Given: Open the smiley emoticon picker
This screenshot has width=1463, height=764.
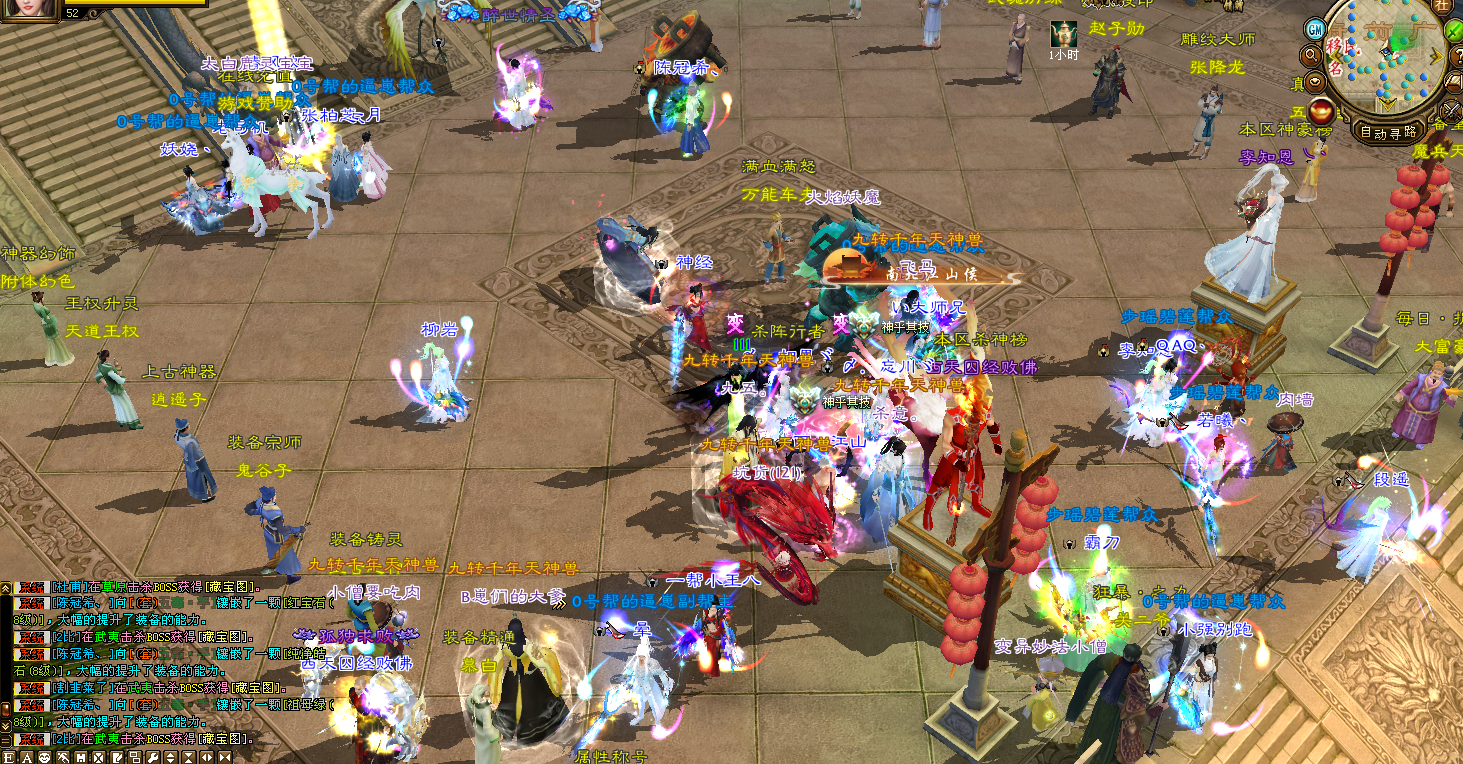Looking at the screenshot, I should (45, 758).
